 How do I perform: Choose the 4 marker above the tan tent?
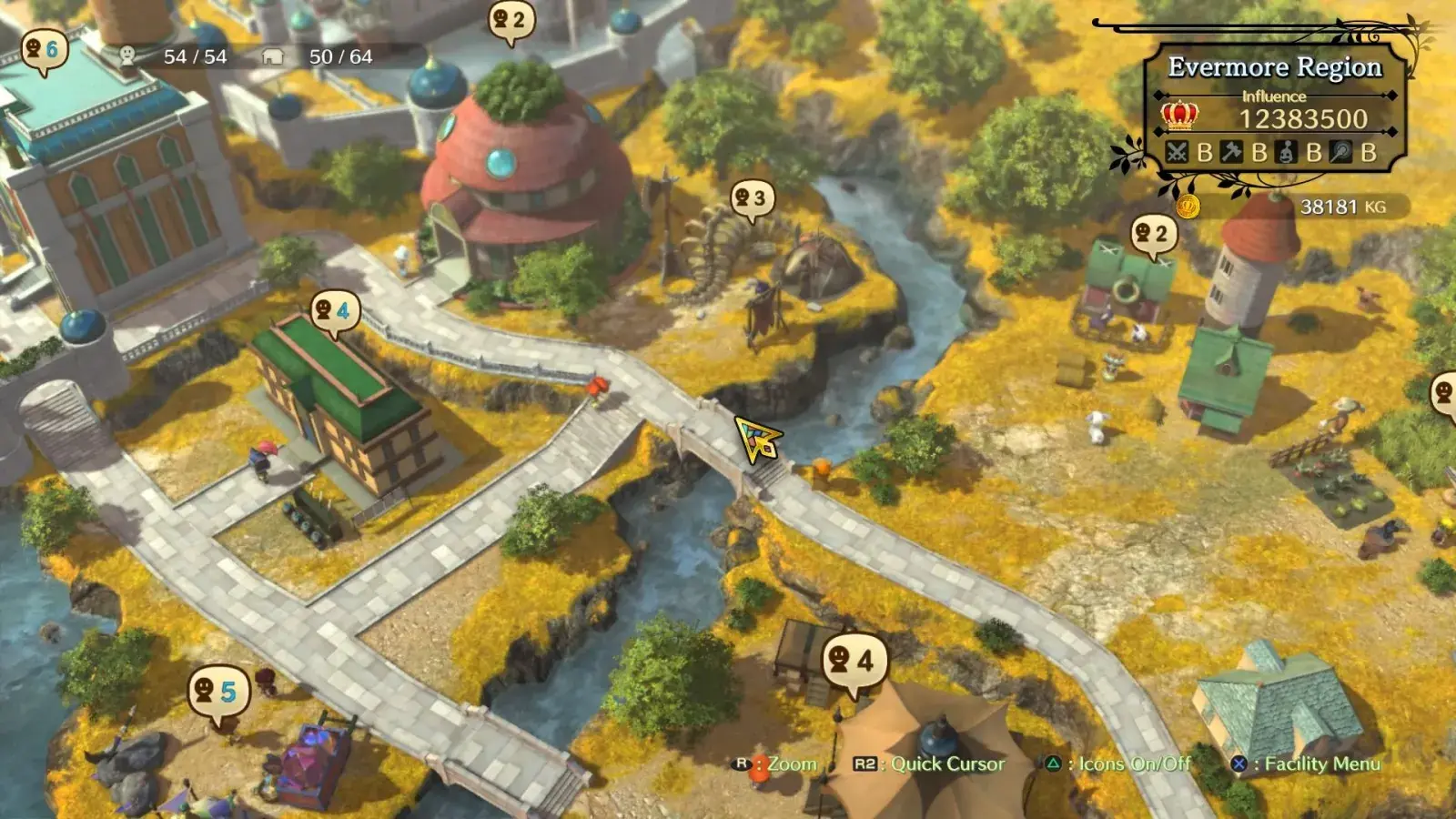pyautogui.click(x=853, y=660)
